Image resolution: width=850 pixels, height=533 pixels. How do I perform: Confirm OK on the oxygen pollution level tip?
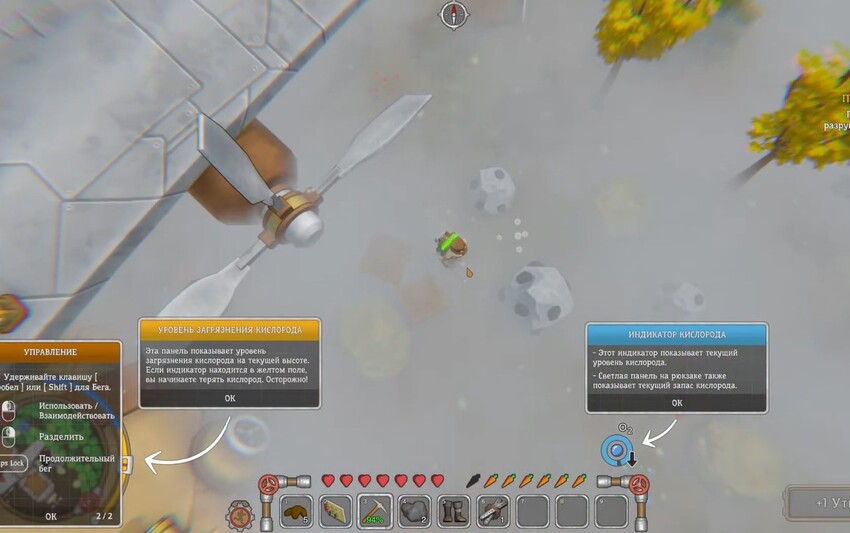229,398
